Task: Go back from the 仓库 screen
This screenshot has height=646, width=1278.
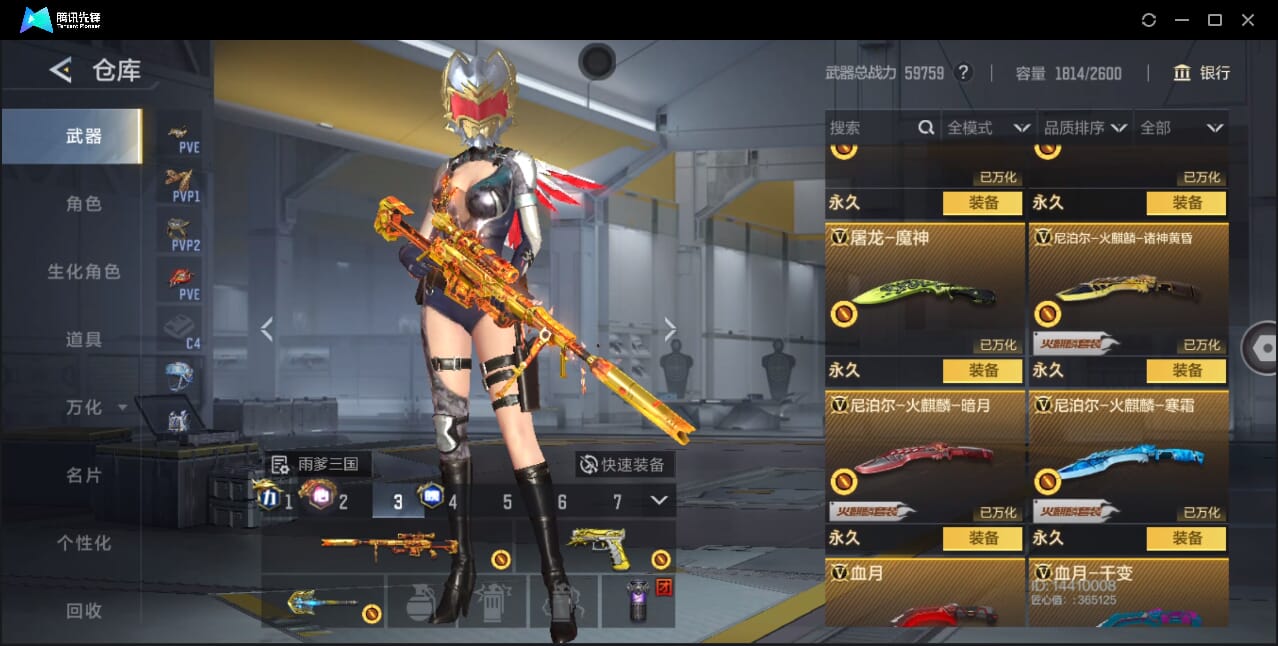Action: pos(61,70)
